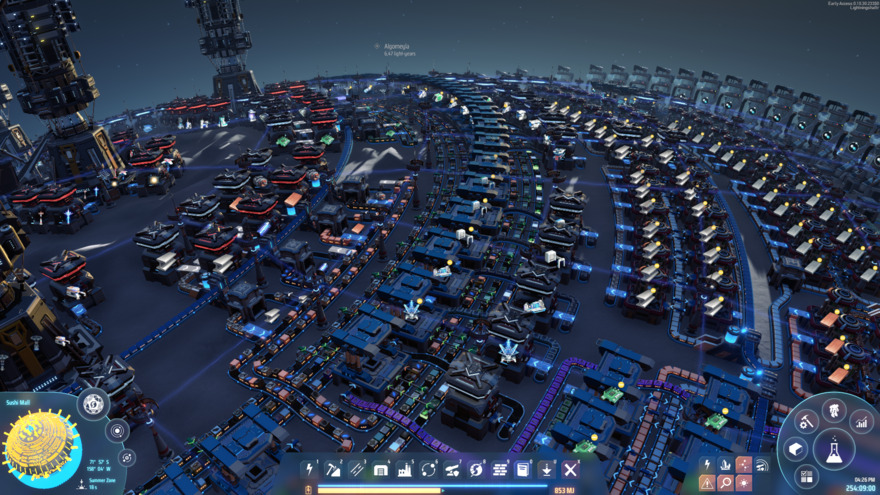The height and width of the screenshot is (495, 880).
Task: Open the defense turret build category
Action: tap(453, 469)
